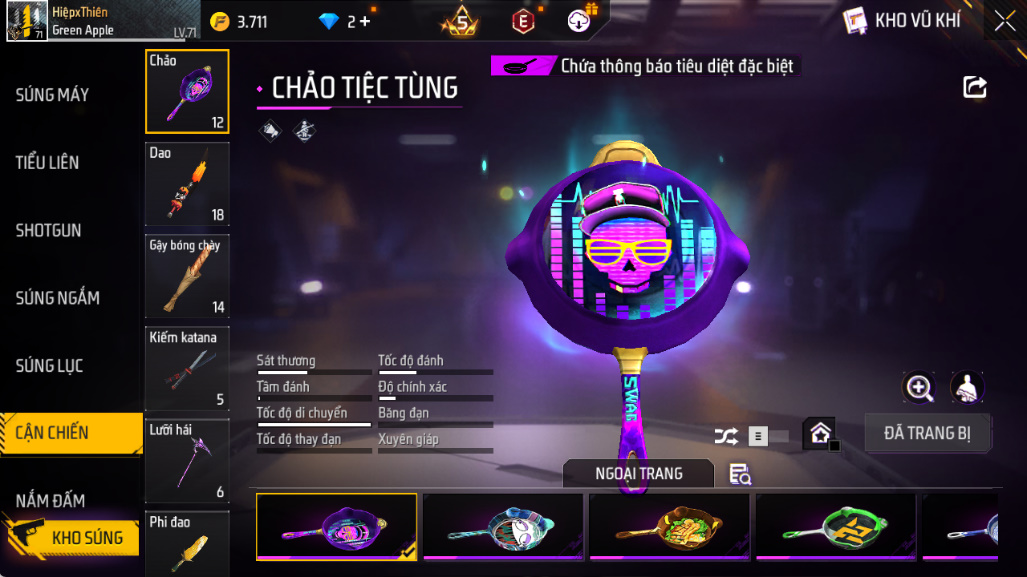Click the Đã Trang Bị equip button

(x=928, y=433)
